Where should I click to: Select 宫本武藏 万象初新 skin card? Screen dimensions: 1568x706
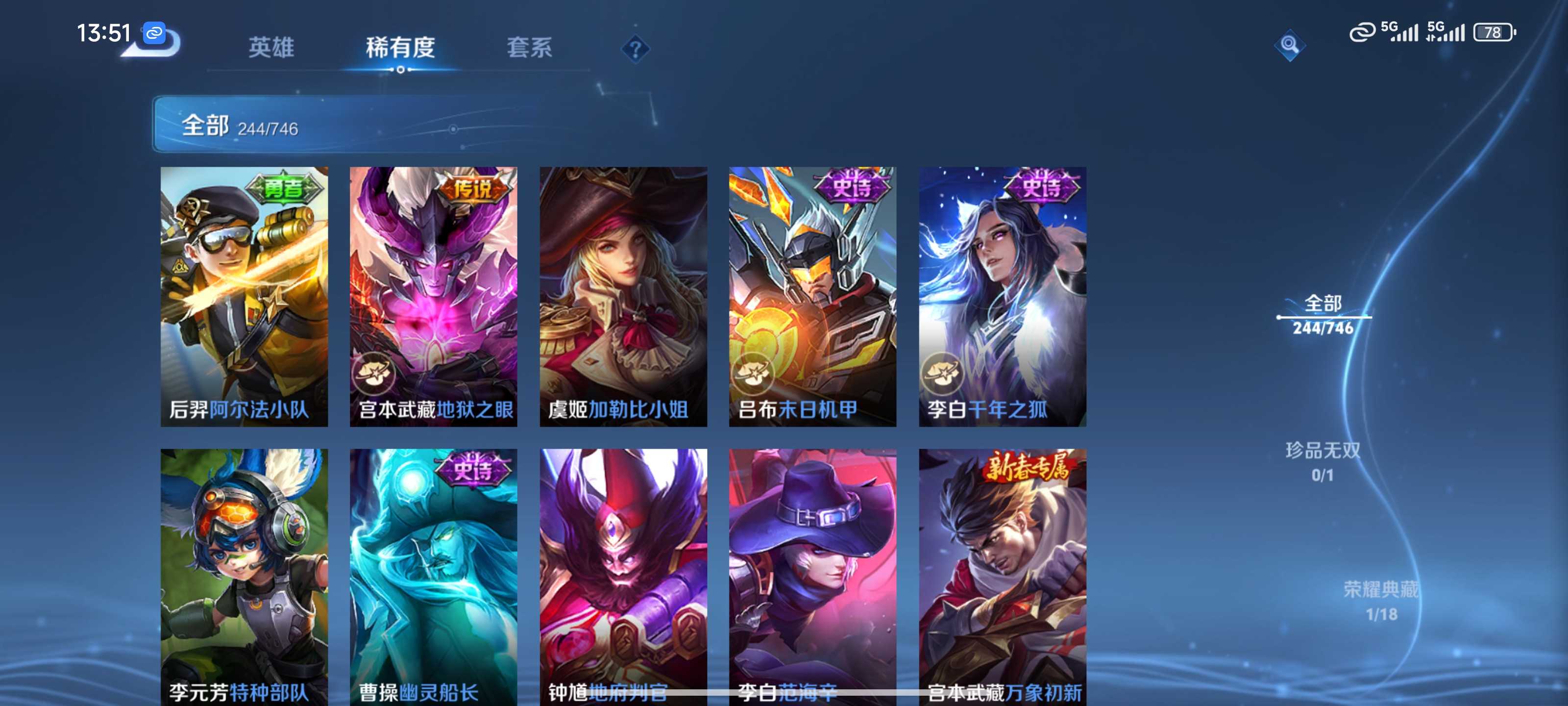click(1003, 576)
